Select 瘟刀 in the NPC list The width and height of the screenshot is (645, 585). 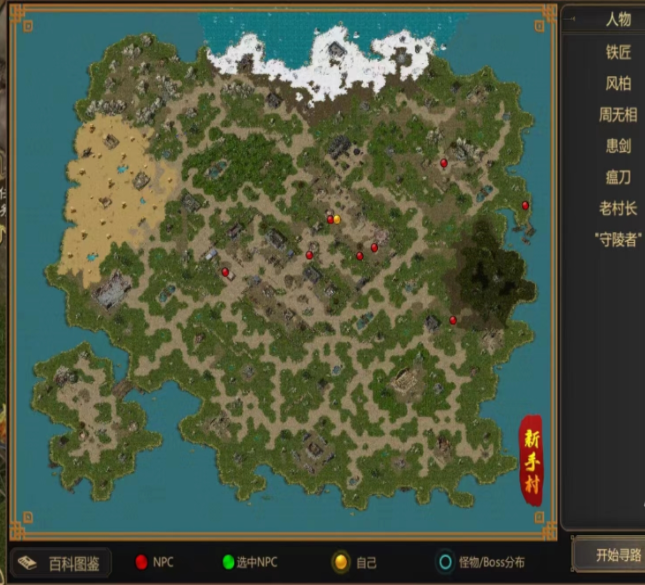pyautogui.click(x=618, y=177)
